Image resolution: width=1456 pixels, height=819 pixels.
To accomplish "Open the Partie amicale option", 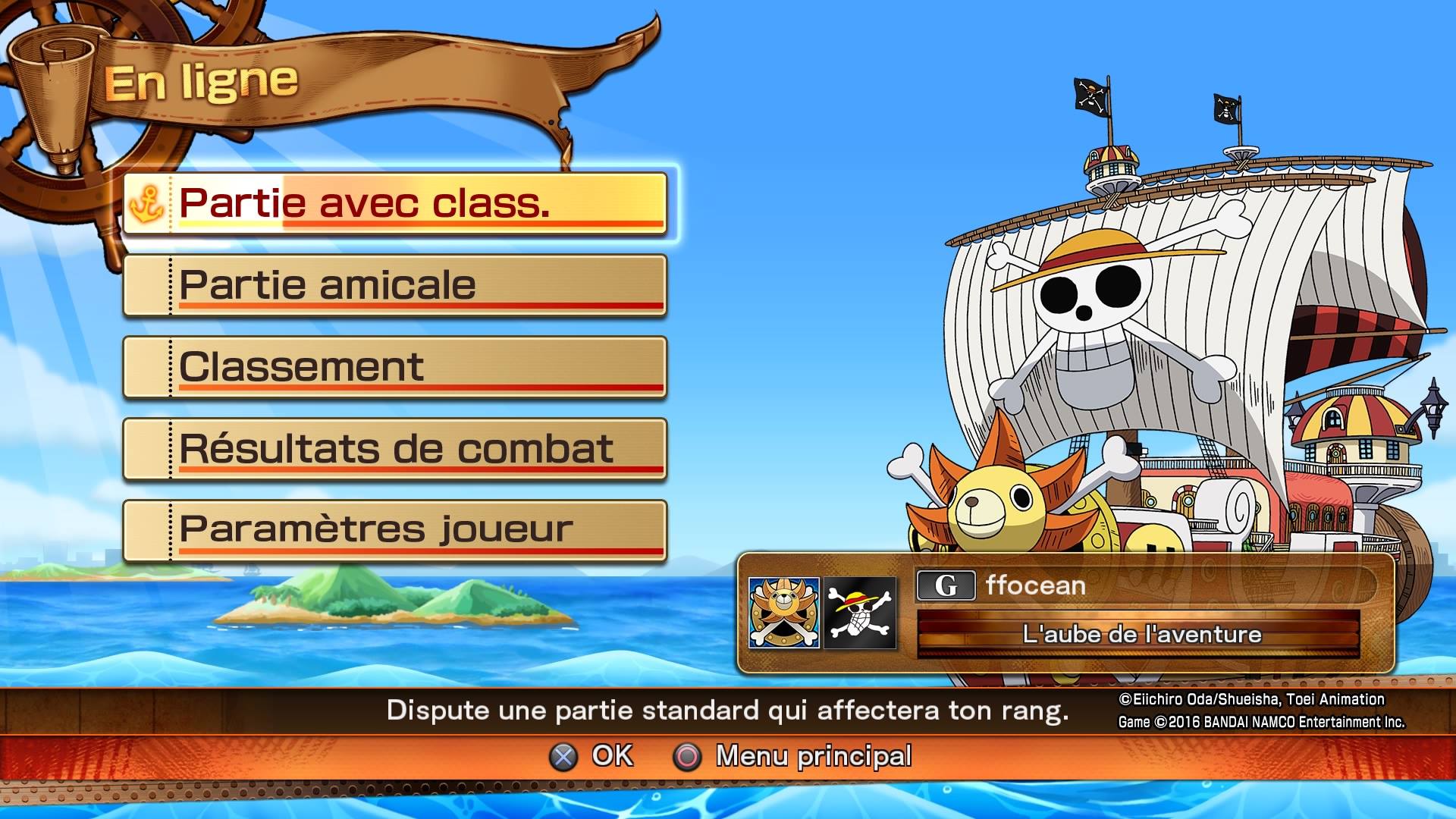I will 395,285.
